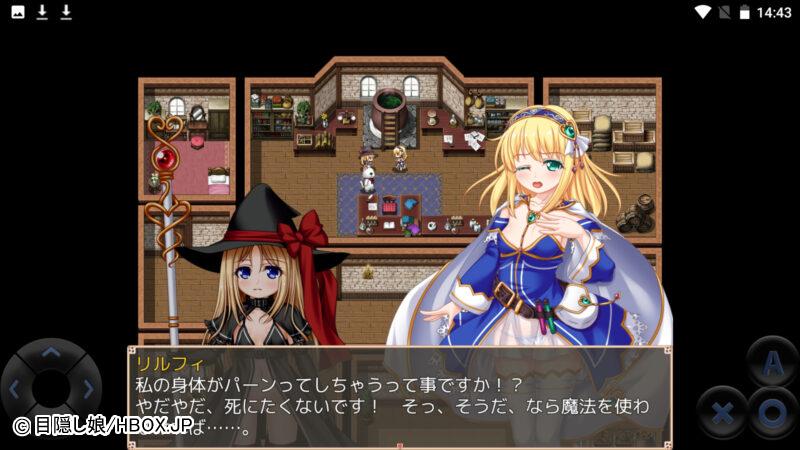Tap the virtual O confirm button

coord(771,410)
